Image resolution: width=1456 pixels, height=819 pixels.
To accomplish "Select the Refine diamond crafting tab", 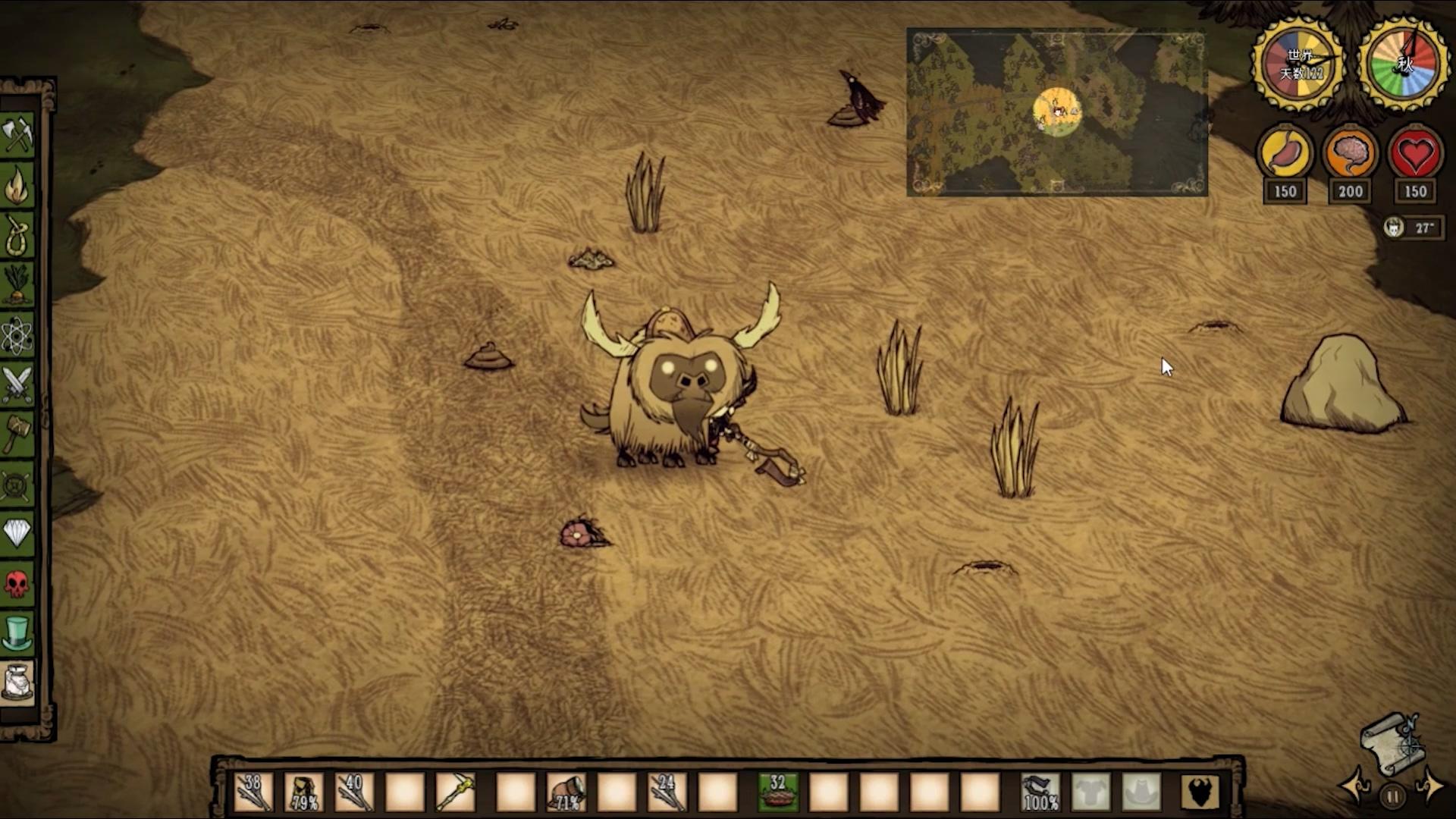I will tap(17, 533).
